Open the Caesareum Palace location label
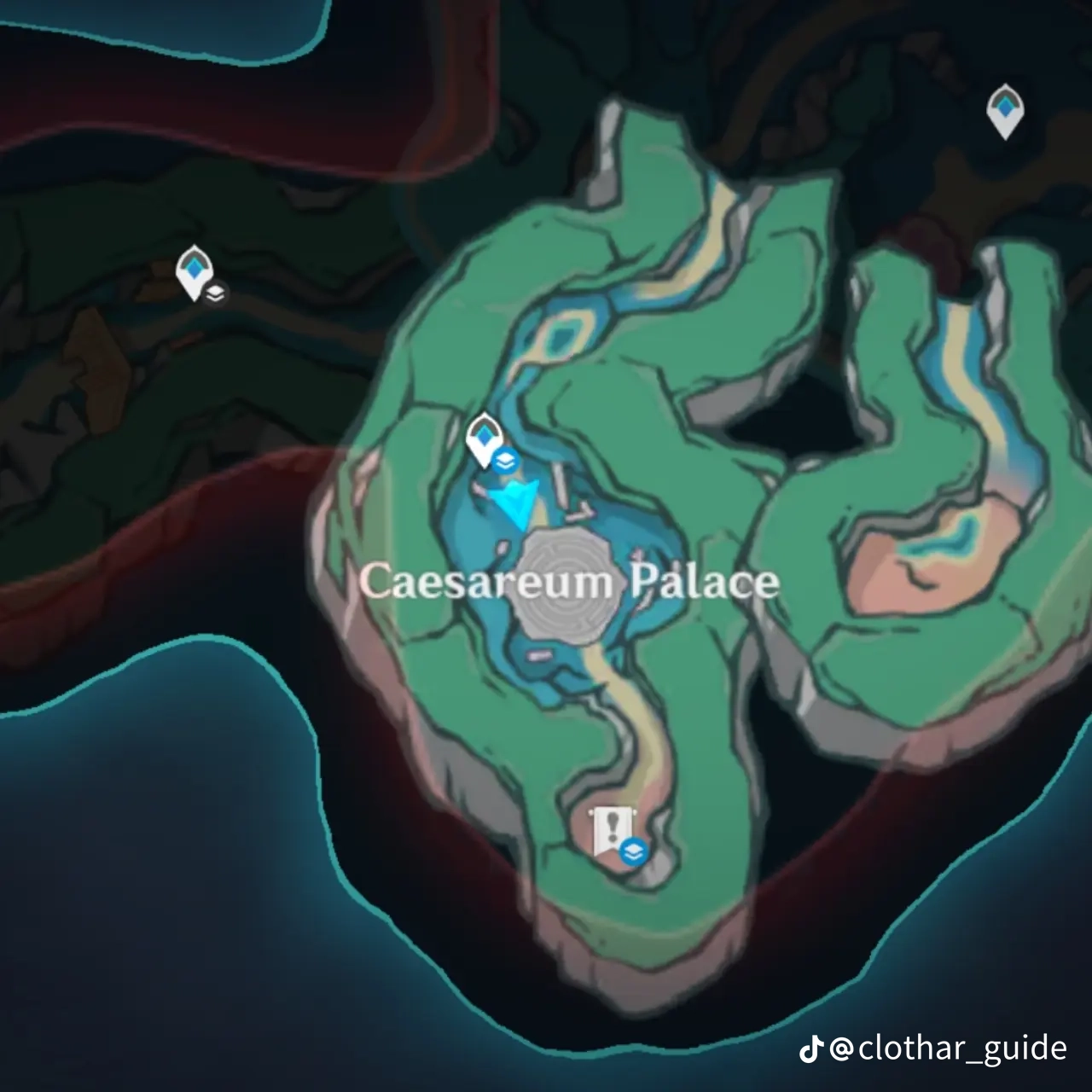This screenshot has width=1092, height=1092. click(x=570, y=582)
